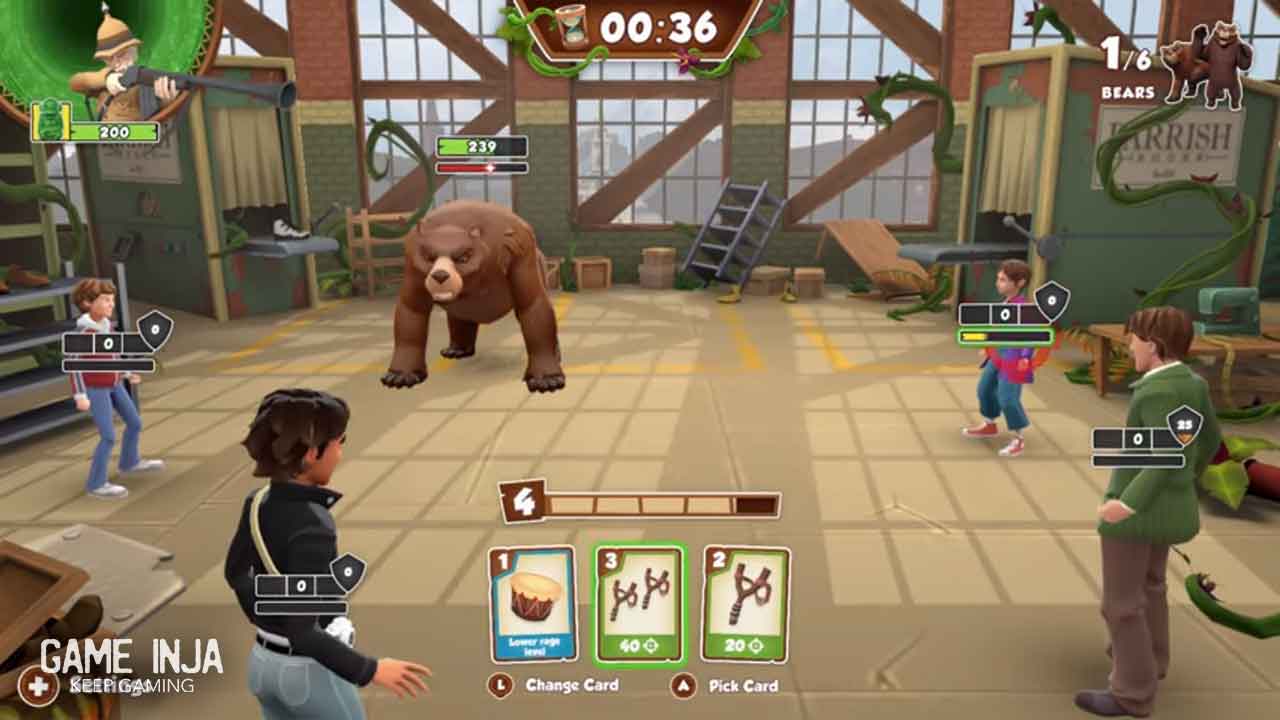Pick the double slingshot card worth 40
1280x720 pixels.
[x=640, y=604]
